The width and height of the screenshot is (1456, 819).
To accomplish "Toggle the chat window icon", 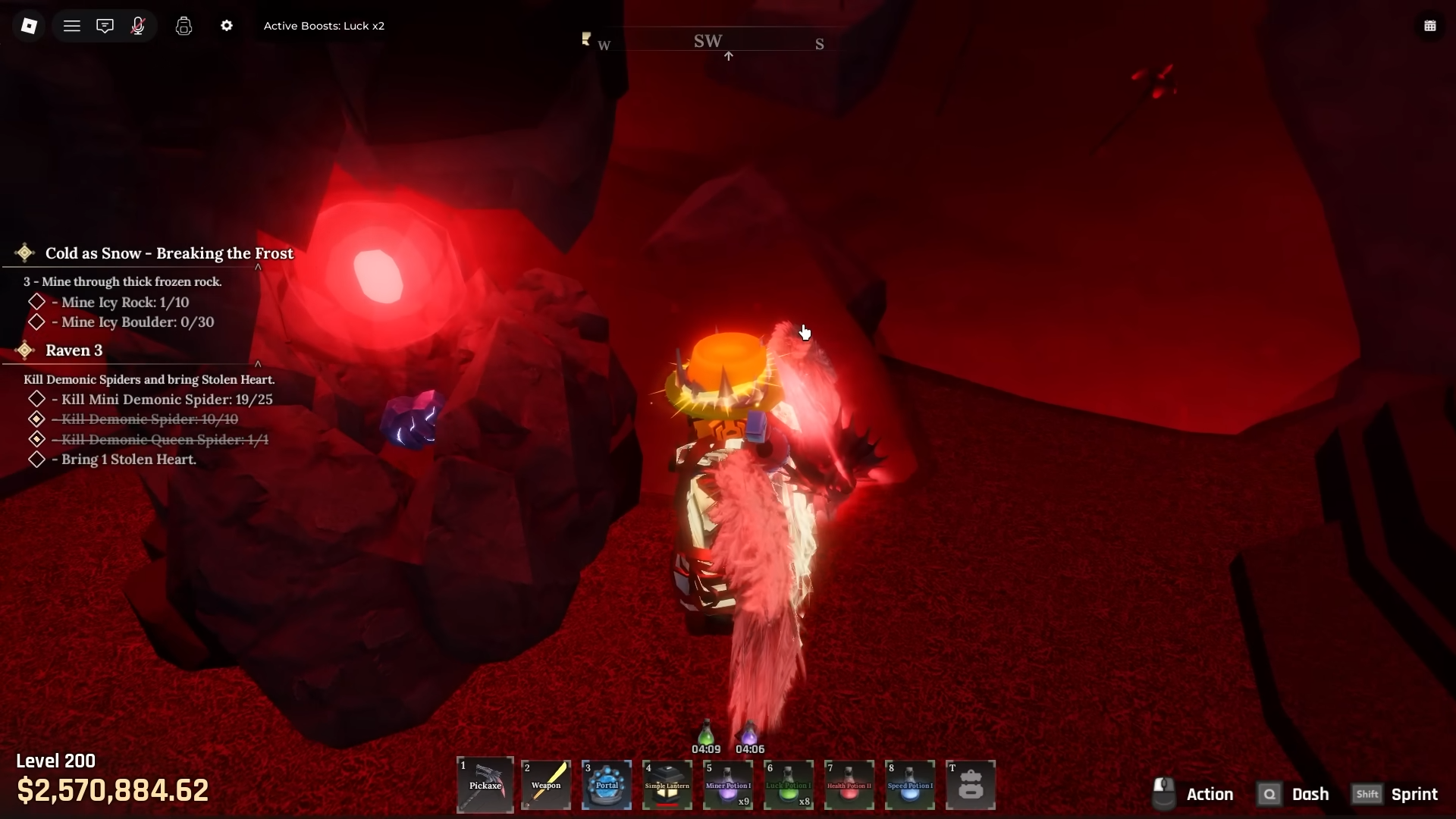I will pos(105,26).
